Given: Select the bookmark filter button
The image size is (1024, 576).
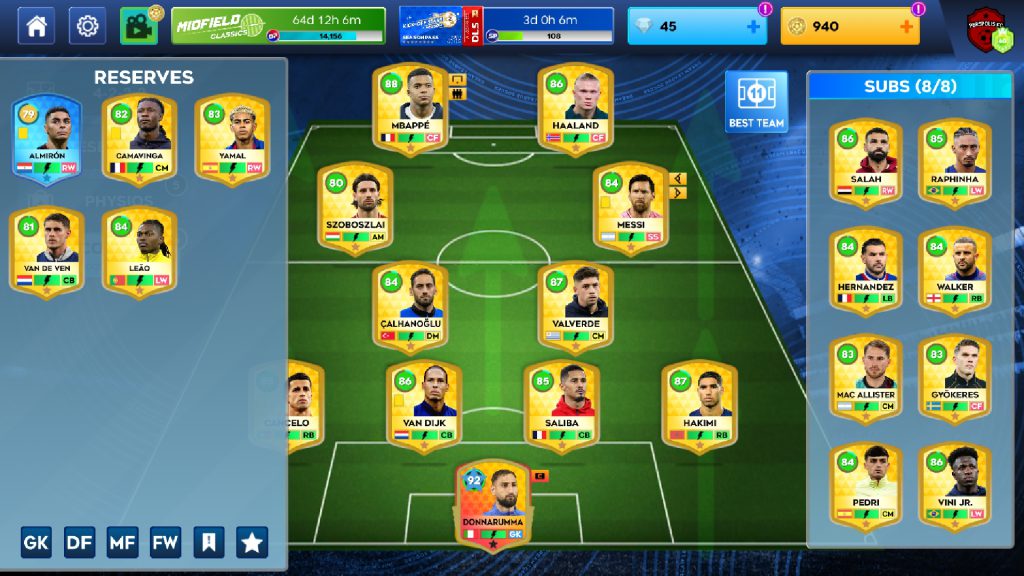Looking at the screenshot, I should 209,542.
